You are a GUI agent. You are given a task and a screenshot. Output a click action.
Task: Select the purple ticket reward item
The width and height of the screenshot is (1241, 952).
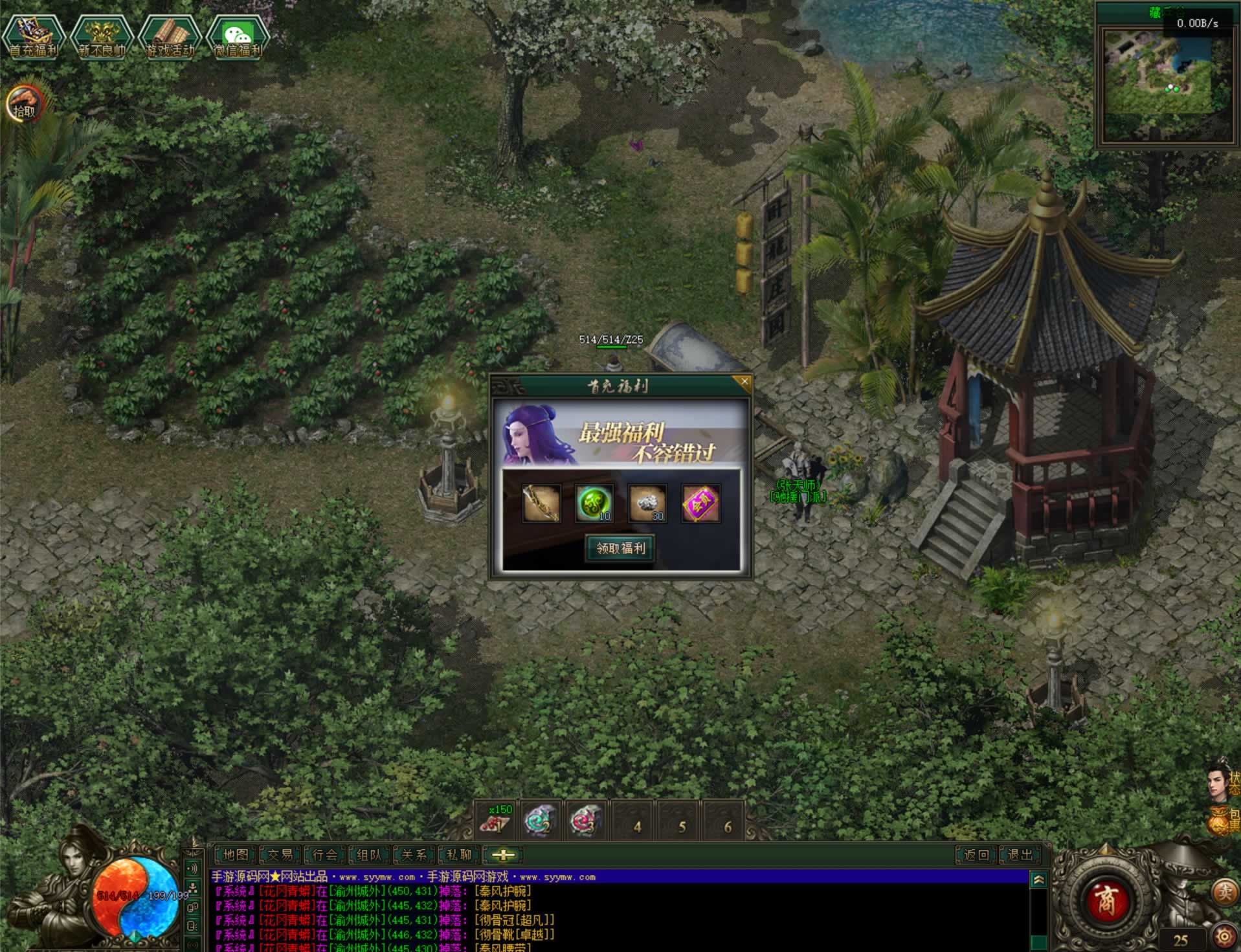coord(700,503)
